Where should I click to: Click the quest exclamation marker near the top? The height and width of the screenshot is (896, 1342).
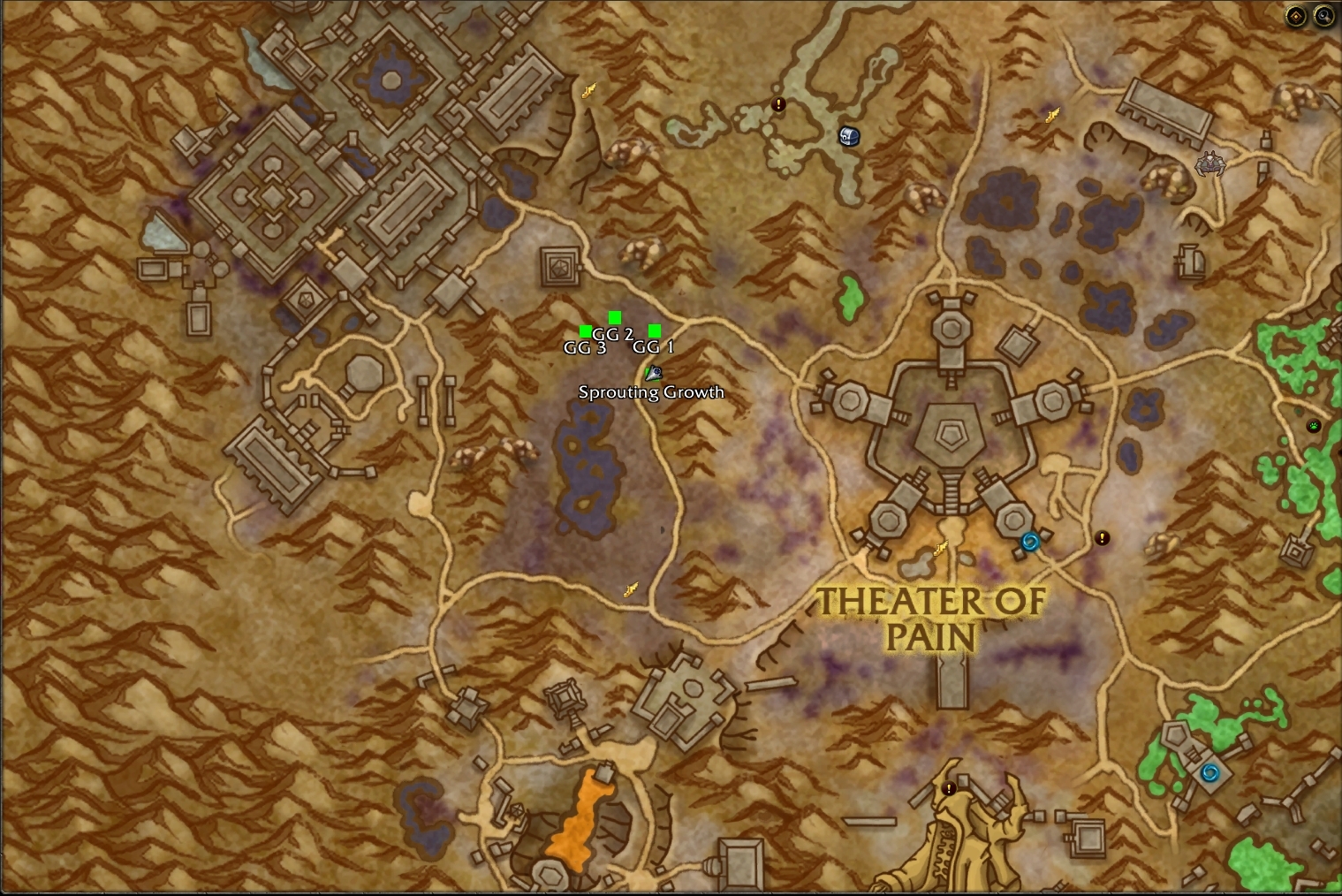pyautogui.click(x=777, y=104)
